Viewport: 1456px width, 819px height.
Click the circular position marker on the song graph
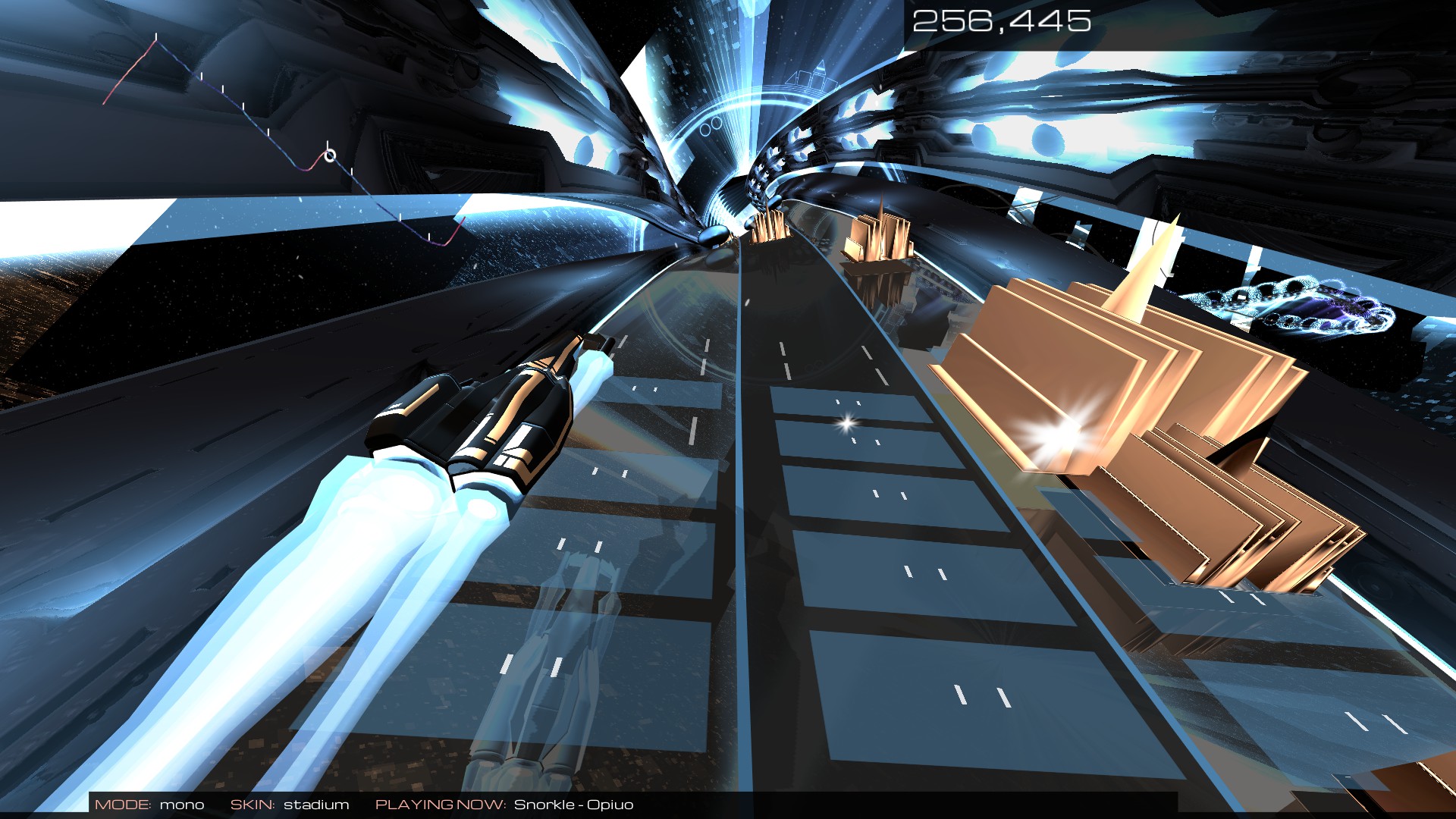(x=330, y=155)
